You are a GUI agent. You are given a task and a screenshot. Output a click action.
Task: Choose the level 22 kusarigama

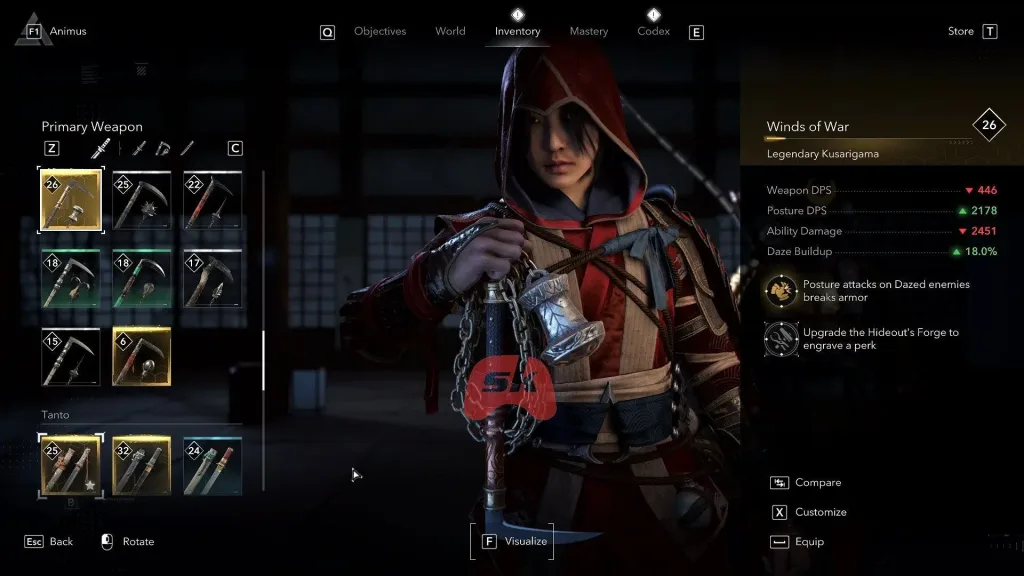[212, 200]
